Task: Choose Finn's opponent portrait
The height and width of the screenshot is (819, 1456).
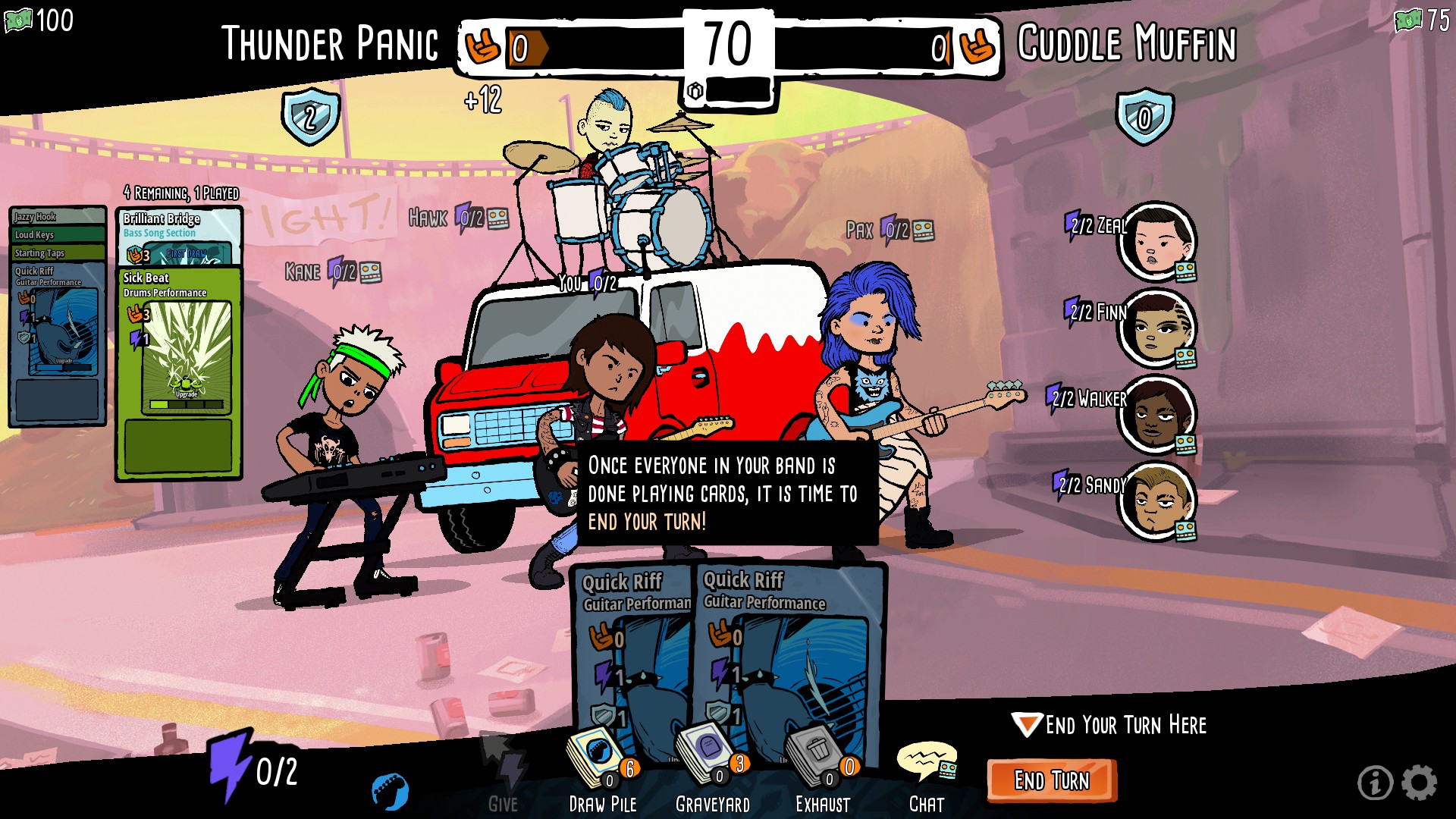Action: 1156,329
